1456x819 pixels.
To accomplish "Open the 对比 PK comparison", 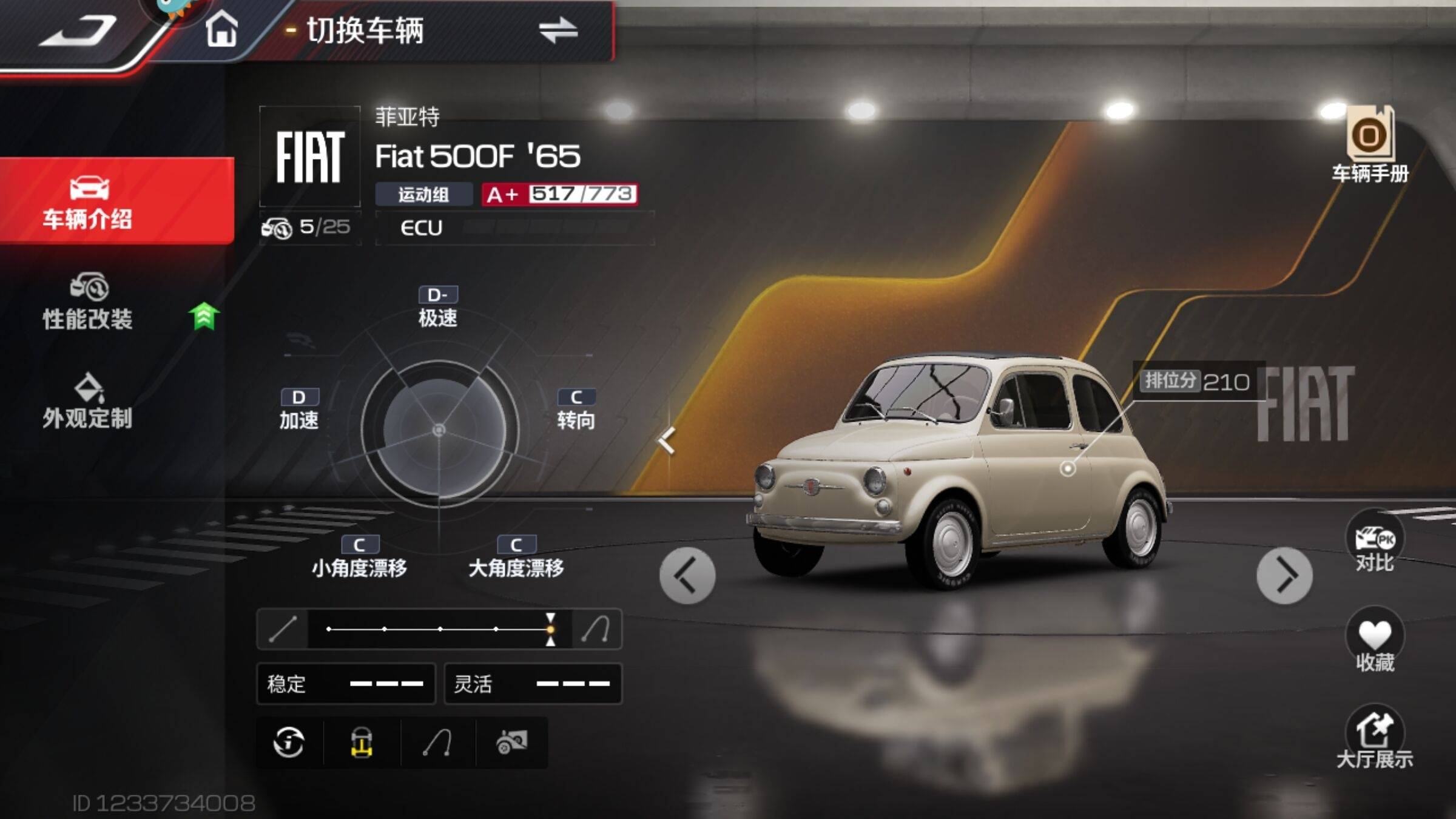I will tap(1375, 542).
